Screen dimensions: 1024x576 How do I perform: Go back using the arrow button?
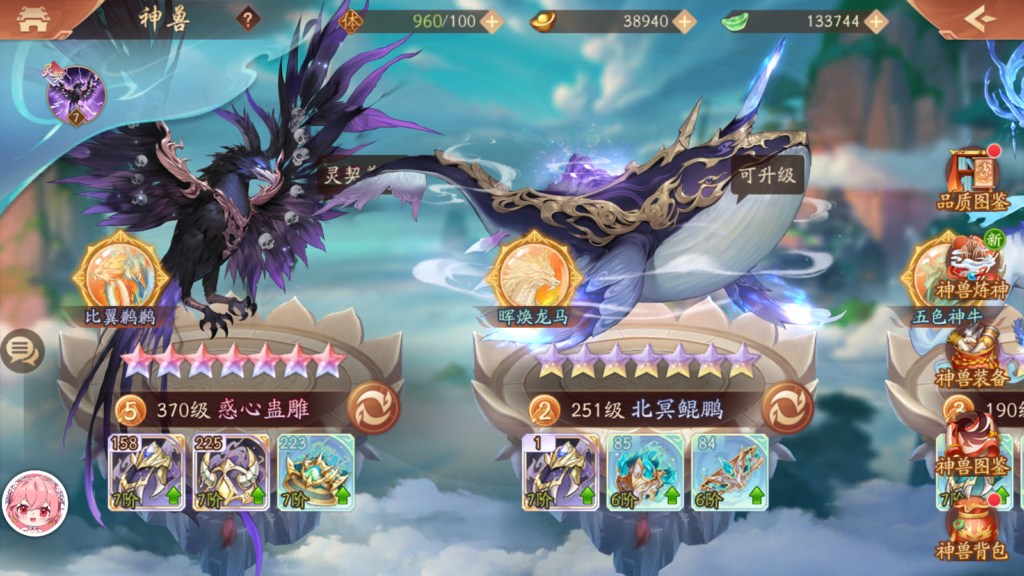980,19
